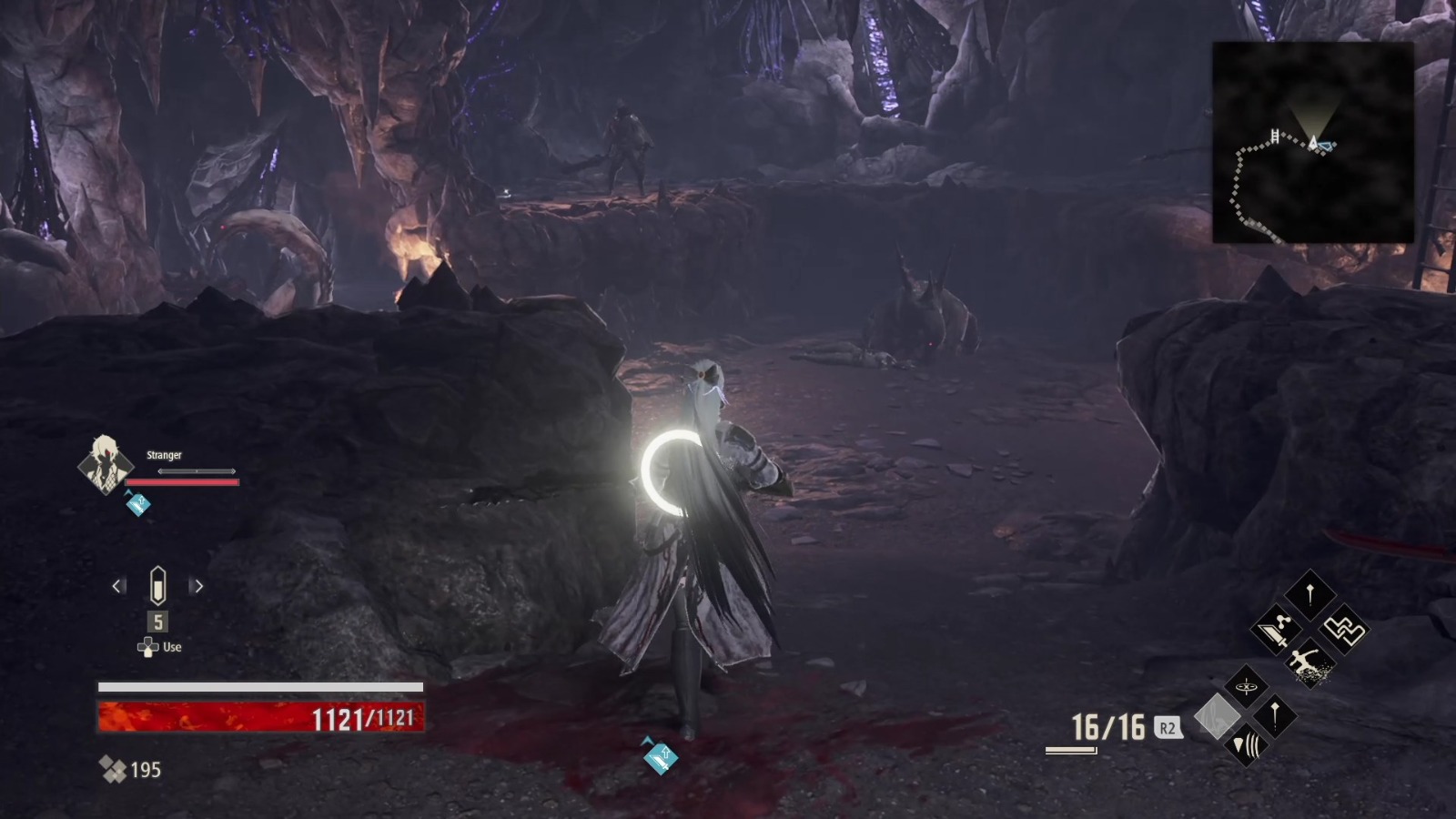
Task: Click the D-pad Use prompt icon
Action: tap(148, 646)
